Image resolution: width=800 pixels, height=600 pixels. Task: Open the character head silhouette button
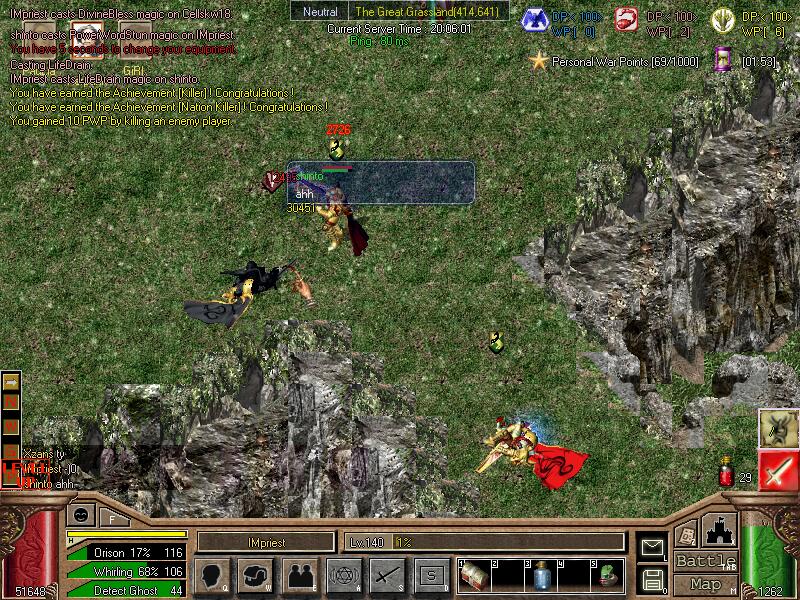tap(212, 574)
